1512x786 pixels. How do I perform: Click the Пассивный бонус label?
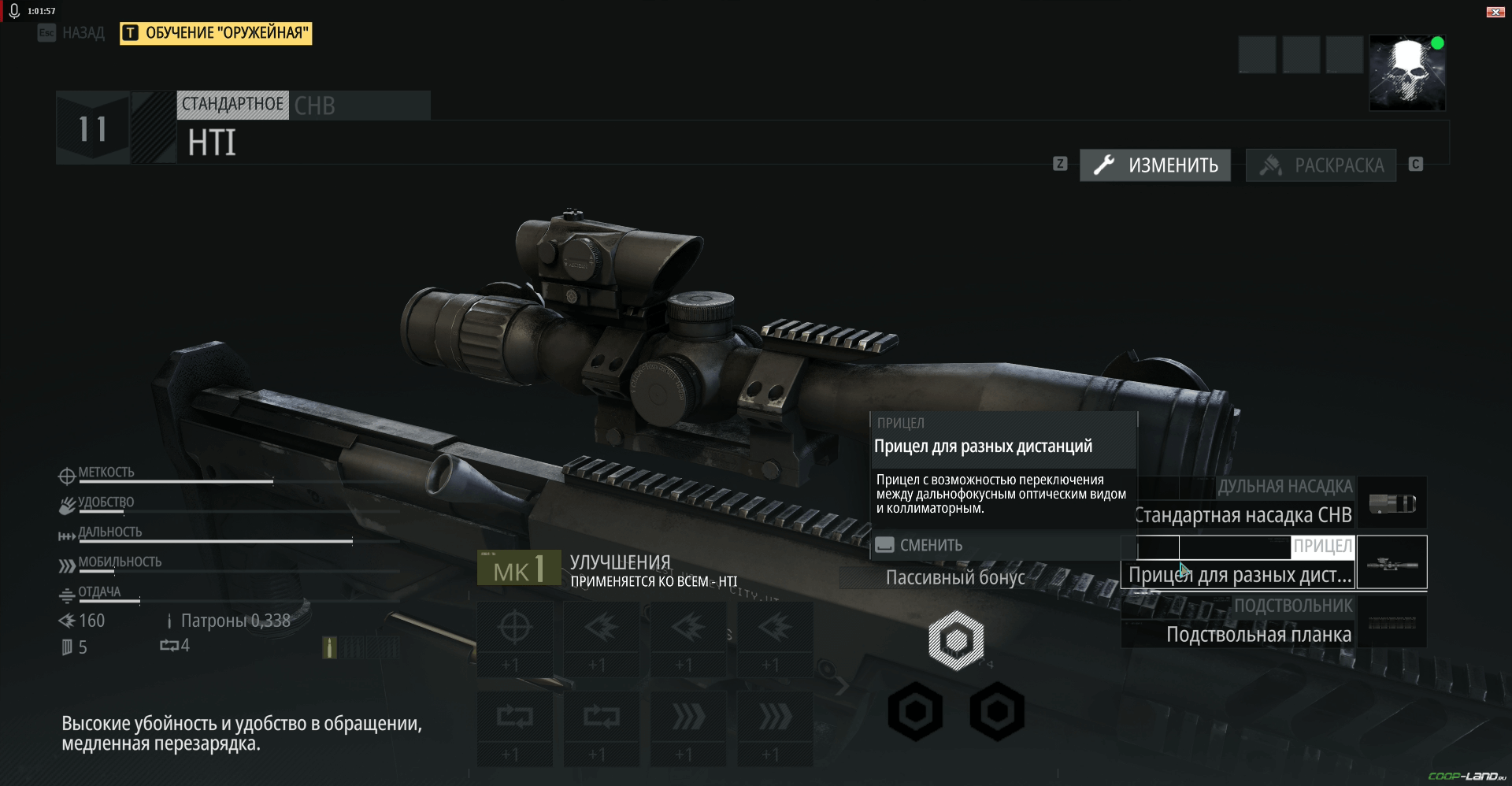955,578
